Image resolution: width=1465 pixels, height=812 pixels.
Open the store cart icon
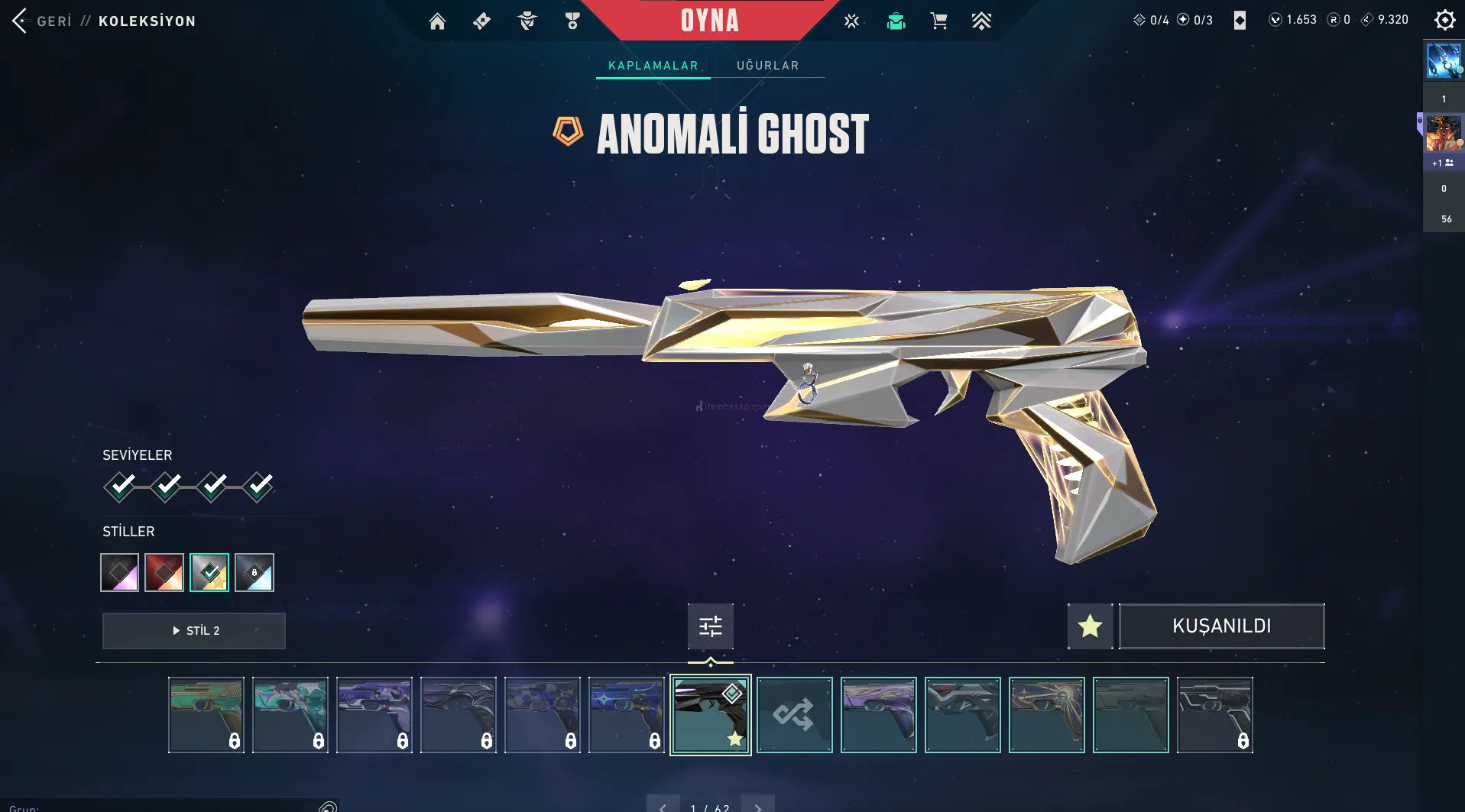tap(938, 21)
